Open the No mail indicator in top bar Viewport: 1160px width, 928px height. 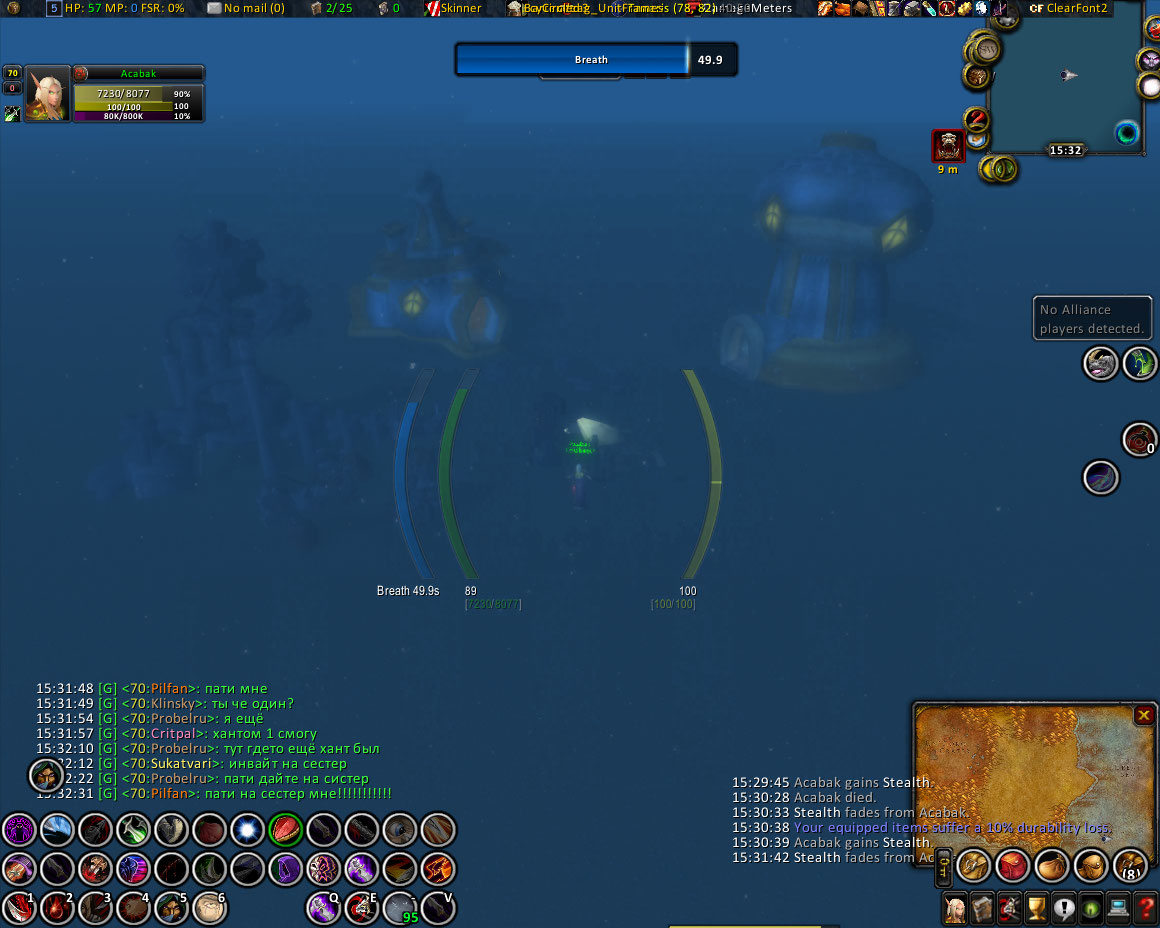246,8
